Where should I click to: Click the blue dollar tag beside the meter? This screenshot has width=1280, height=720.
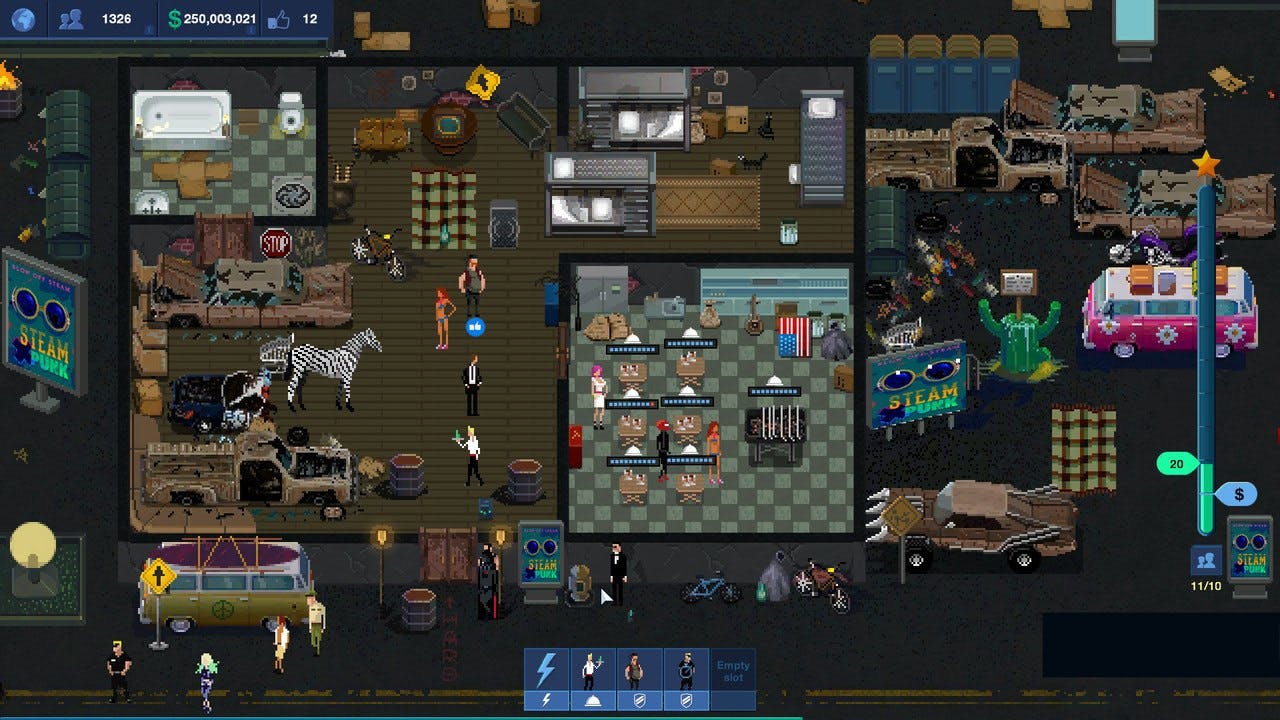tap(1239, 492)
